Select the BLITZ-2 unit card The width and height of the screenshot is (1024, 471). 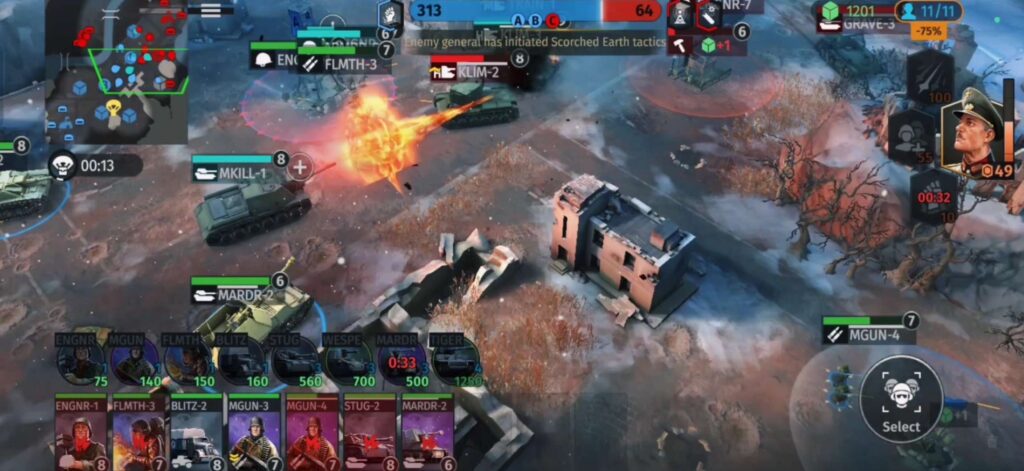[x=196, y=433]
